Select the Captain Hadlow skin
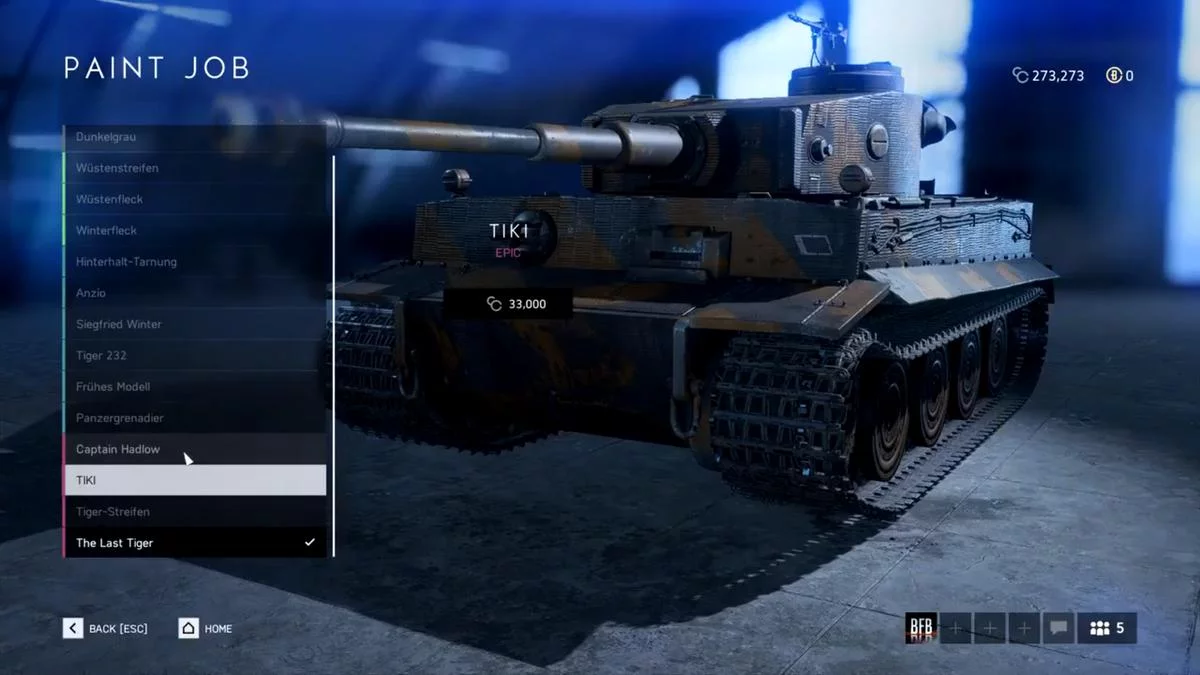This screenshot has width=1200, height=675. tap(195, 449)
